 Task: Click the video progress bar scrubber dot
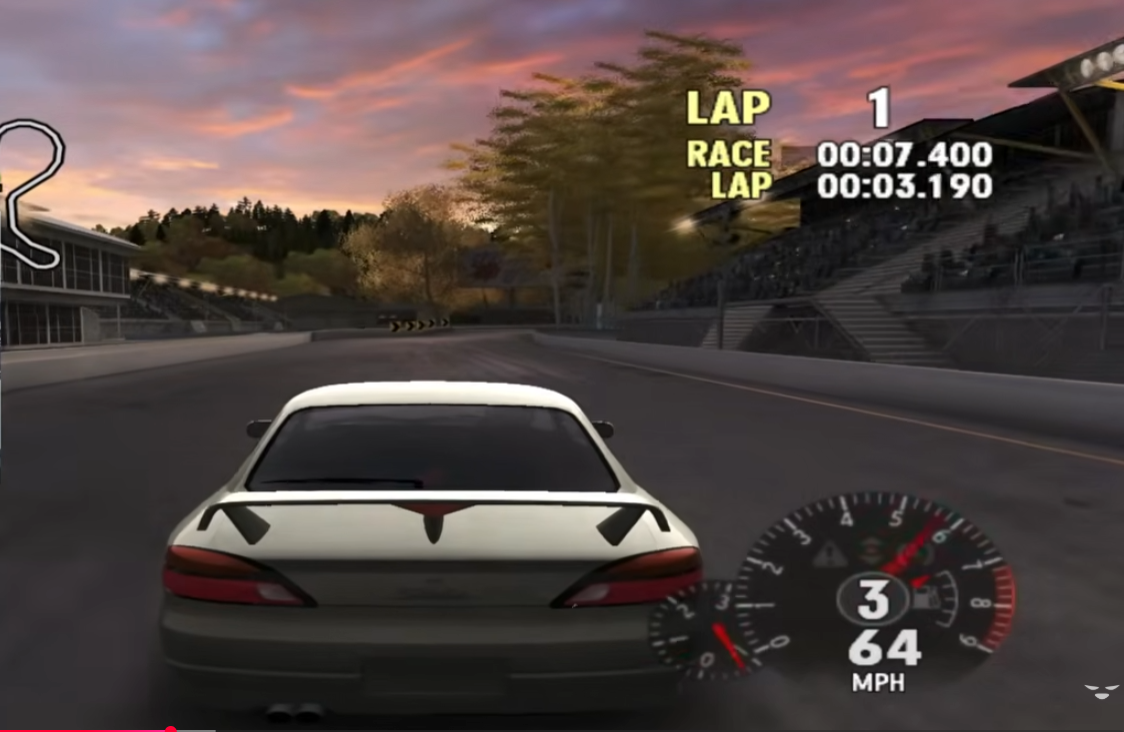click(171, 729)
